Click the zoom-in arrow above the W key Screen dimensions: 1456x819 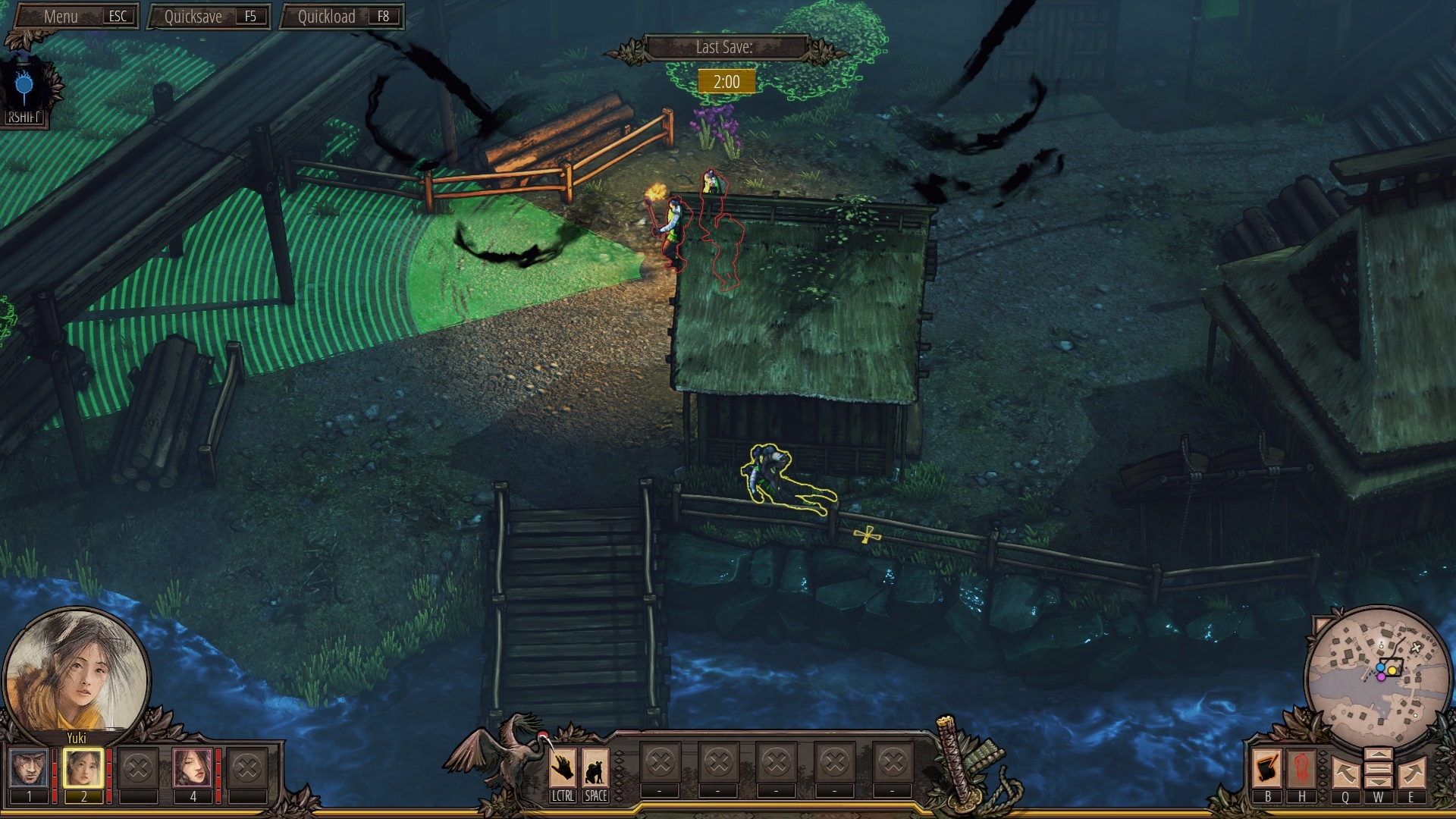tap(1379, 753)
